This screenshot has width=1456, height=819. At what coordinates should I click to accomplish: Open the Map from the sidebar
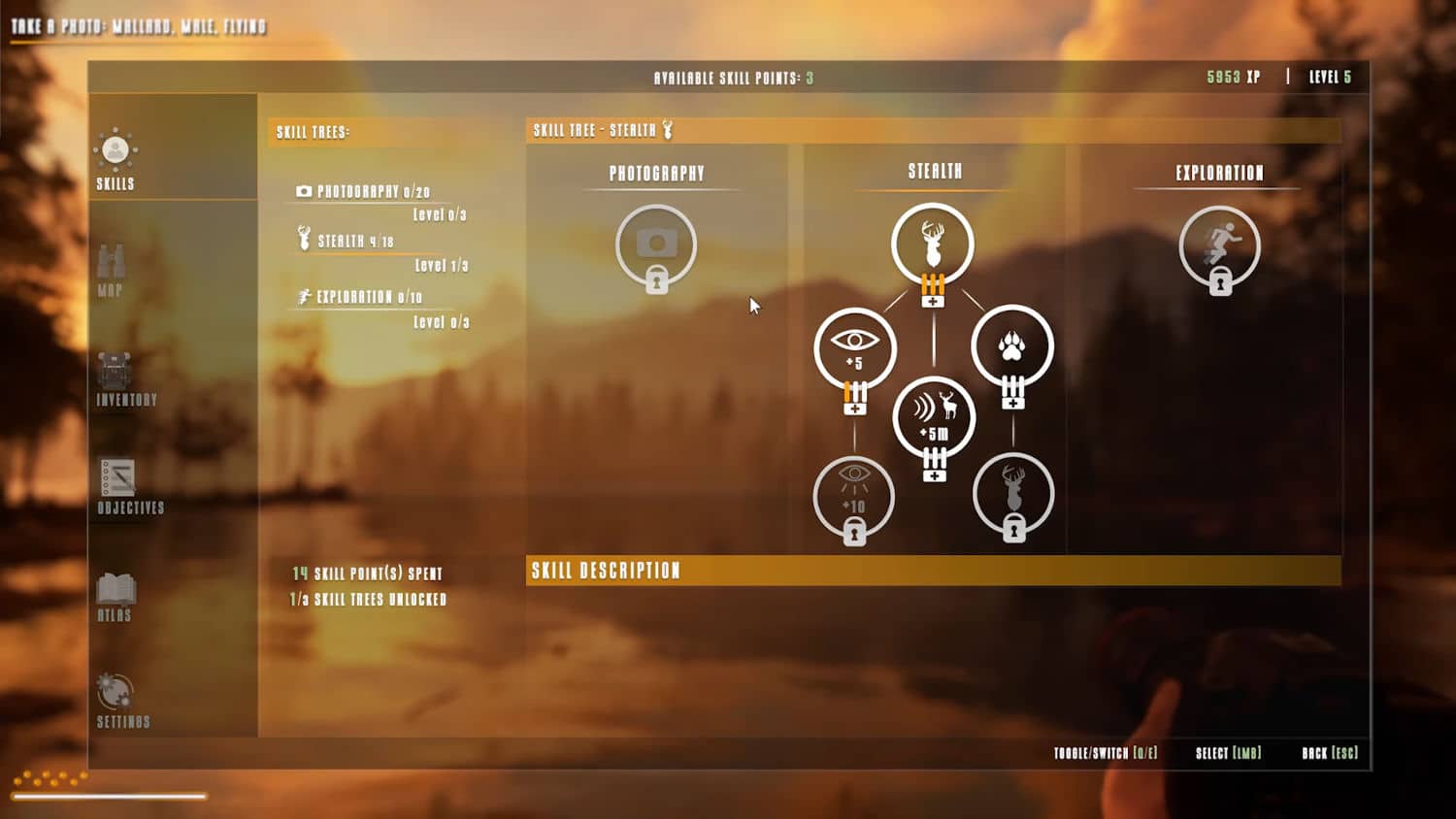point(111,269)
